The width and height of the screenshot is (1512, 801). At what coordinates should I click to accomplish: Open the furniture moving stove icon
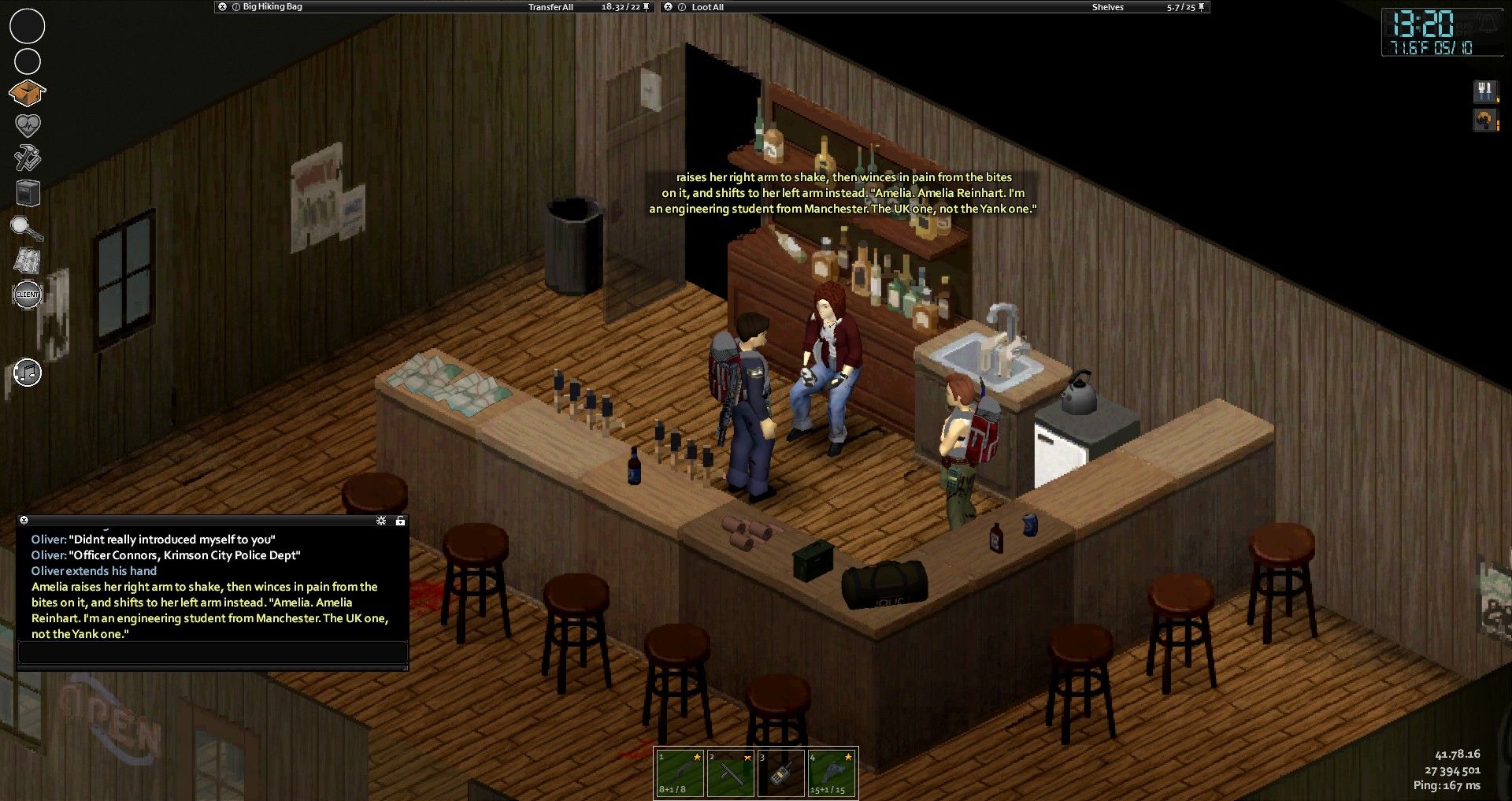28,192
